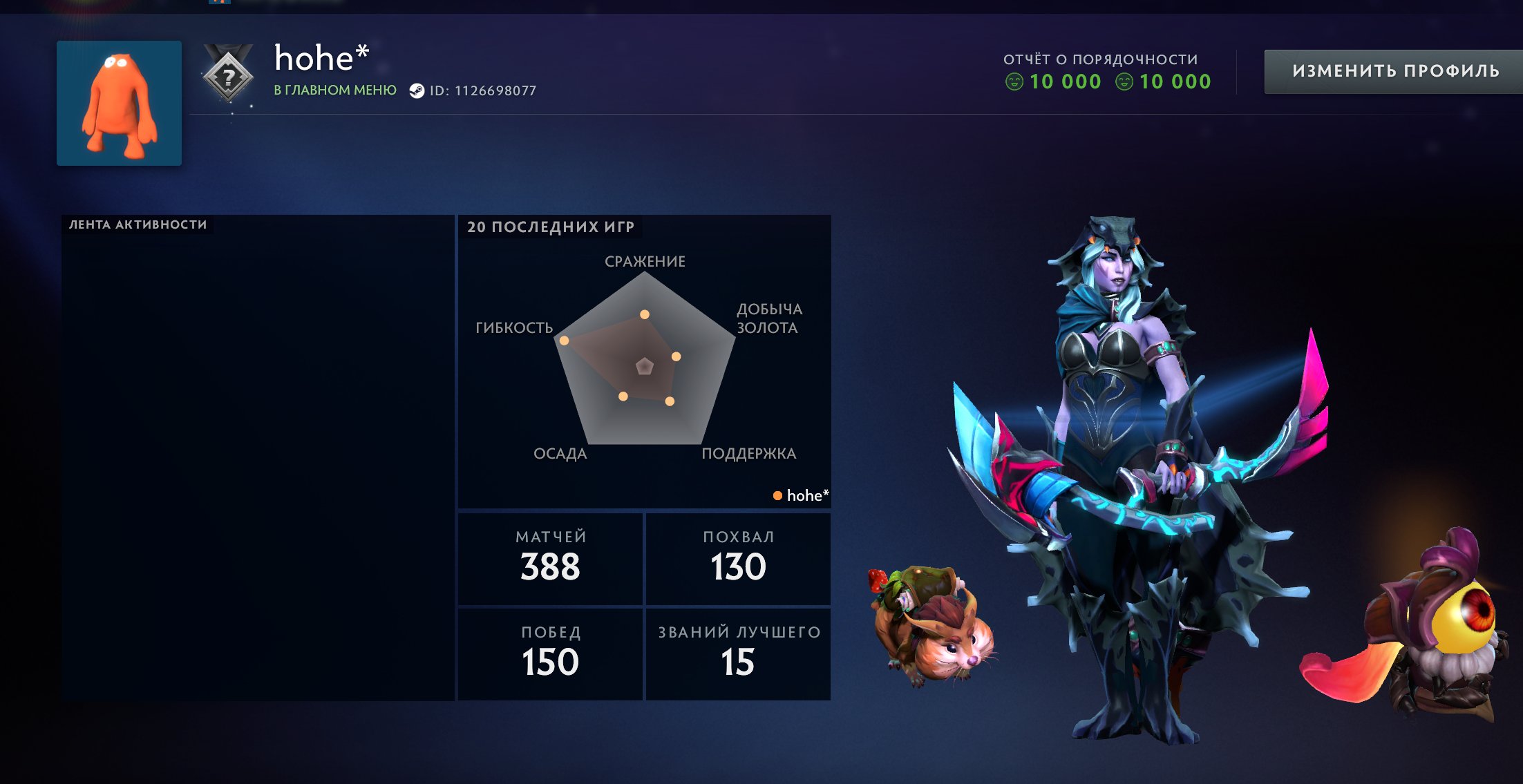Screen dimensions: 1523x784
Task: Select the Похвал 130 stat tile
Action: tap(738, 558)
